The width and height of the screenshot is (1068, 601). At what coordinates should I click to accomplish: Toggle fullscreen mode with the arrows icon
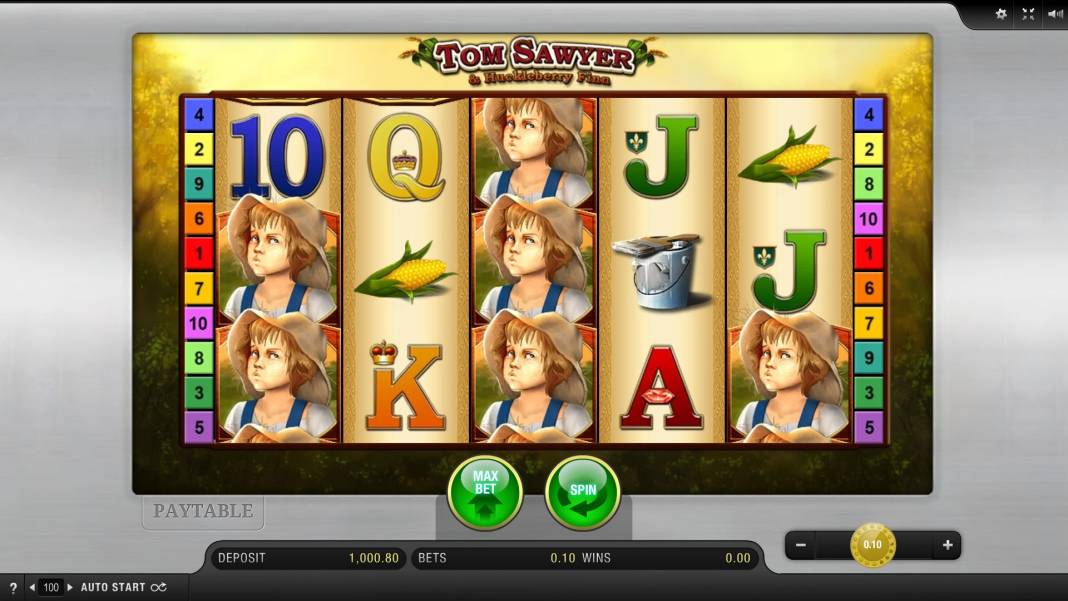[1028, 14]
